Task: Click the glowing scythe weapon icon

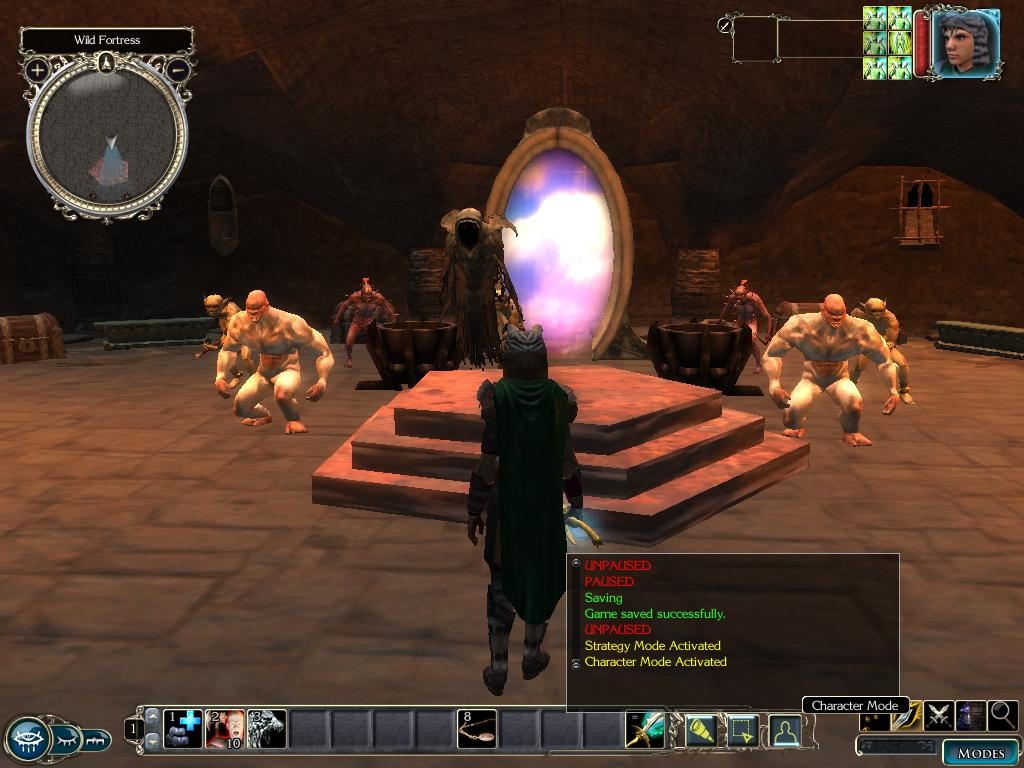Action: pos(644,730)
